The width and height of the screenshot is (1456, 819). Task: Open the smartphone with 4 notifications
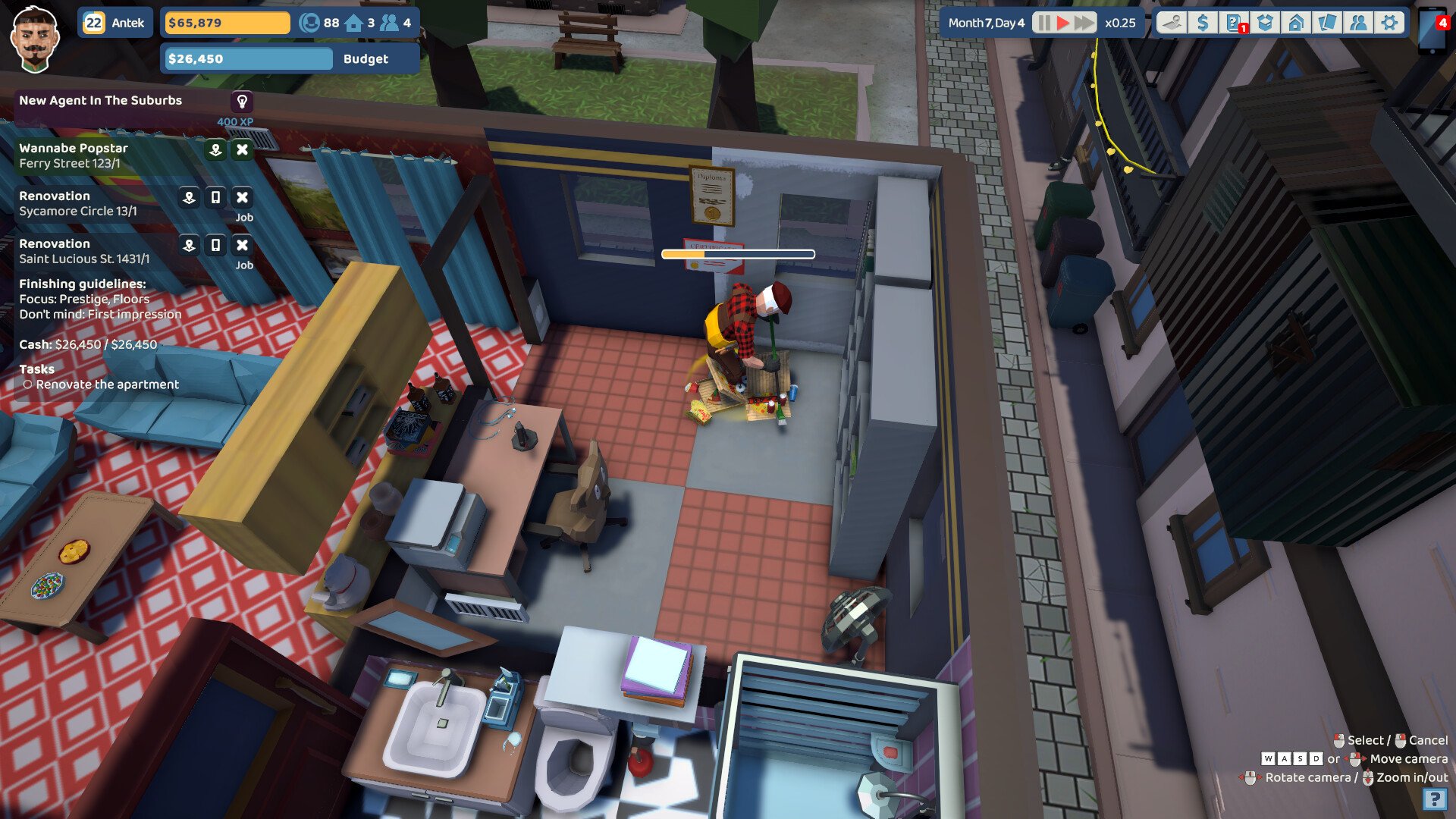click(x=1432, y=30)
